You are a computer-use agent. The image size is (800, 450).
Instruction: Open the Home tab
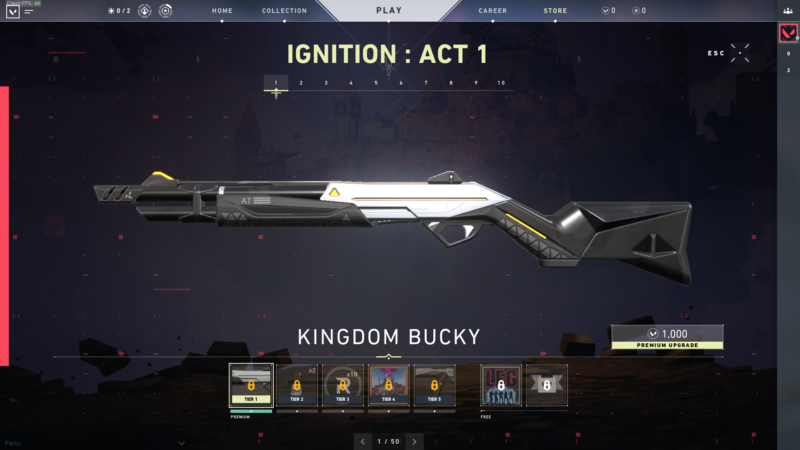(x=223, y=11)
